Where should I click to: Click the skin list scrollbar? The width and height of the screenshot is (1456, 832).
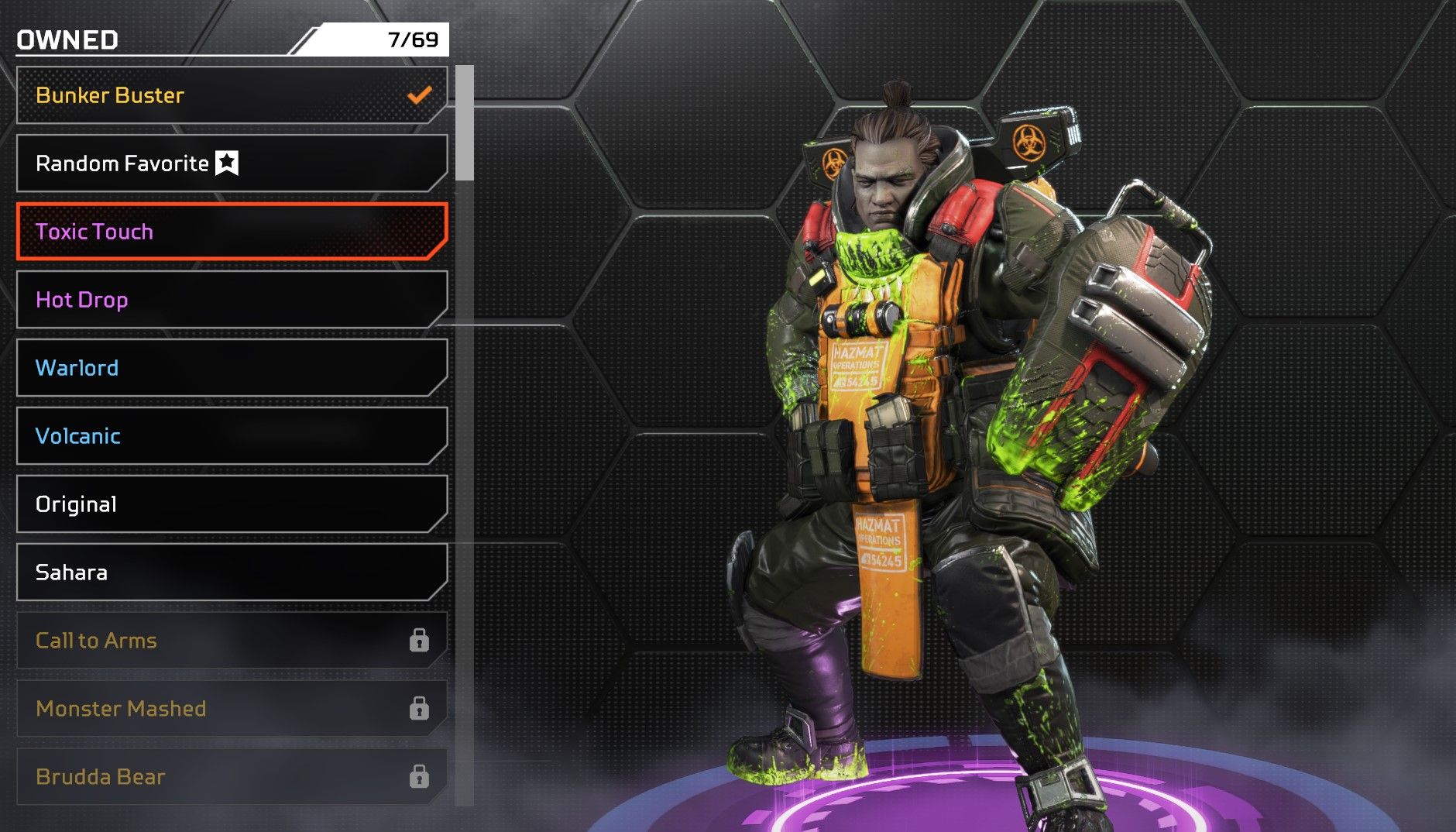coord(465,124)
